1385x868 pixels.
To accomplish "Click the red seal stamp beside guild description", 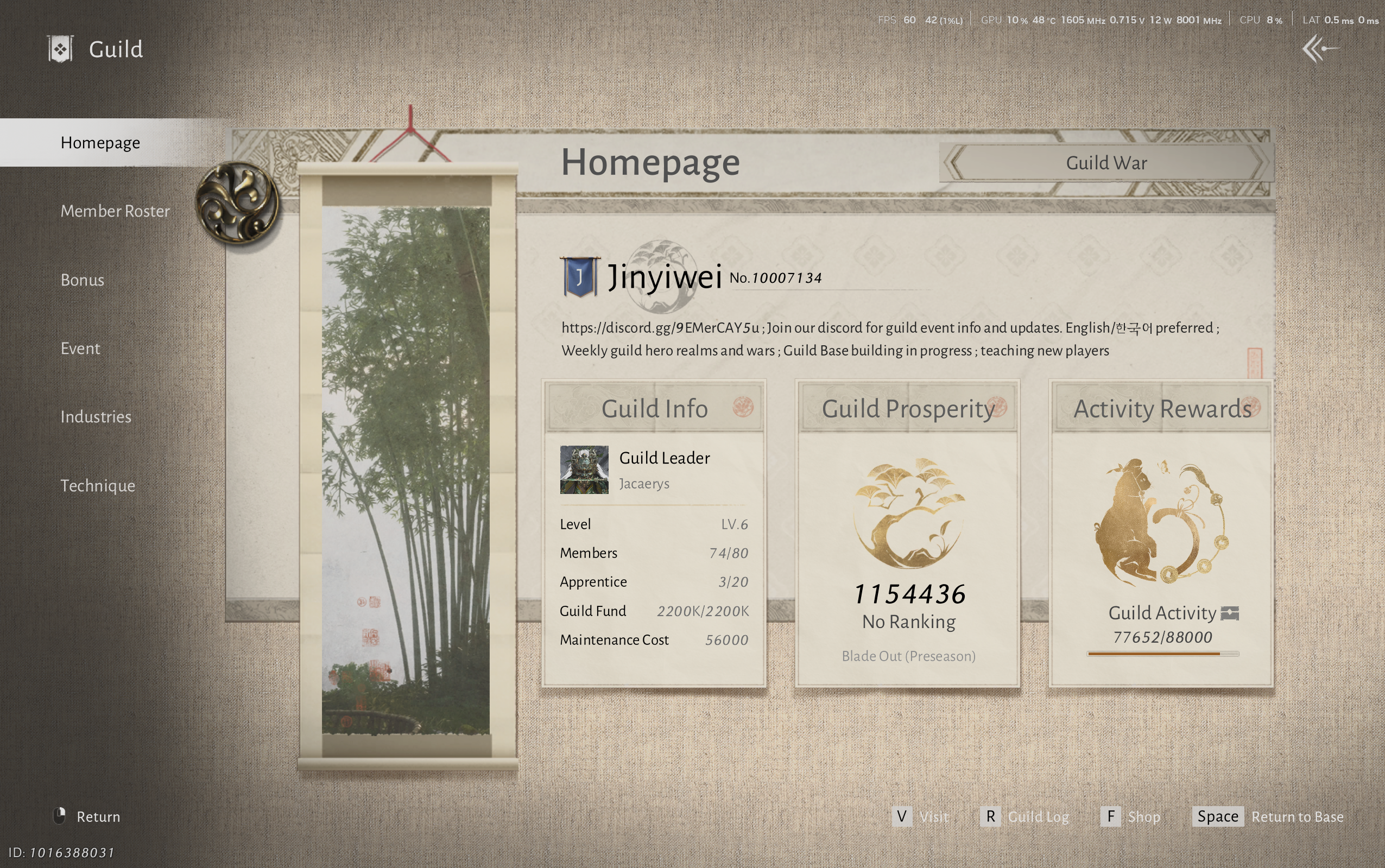I will click(x=1255, y=363).
